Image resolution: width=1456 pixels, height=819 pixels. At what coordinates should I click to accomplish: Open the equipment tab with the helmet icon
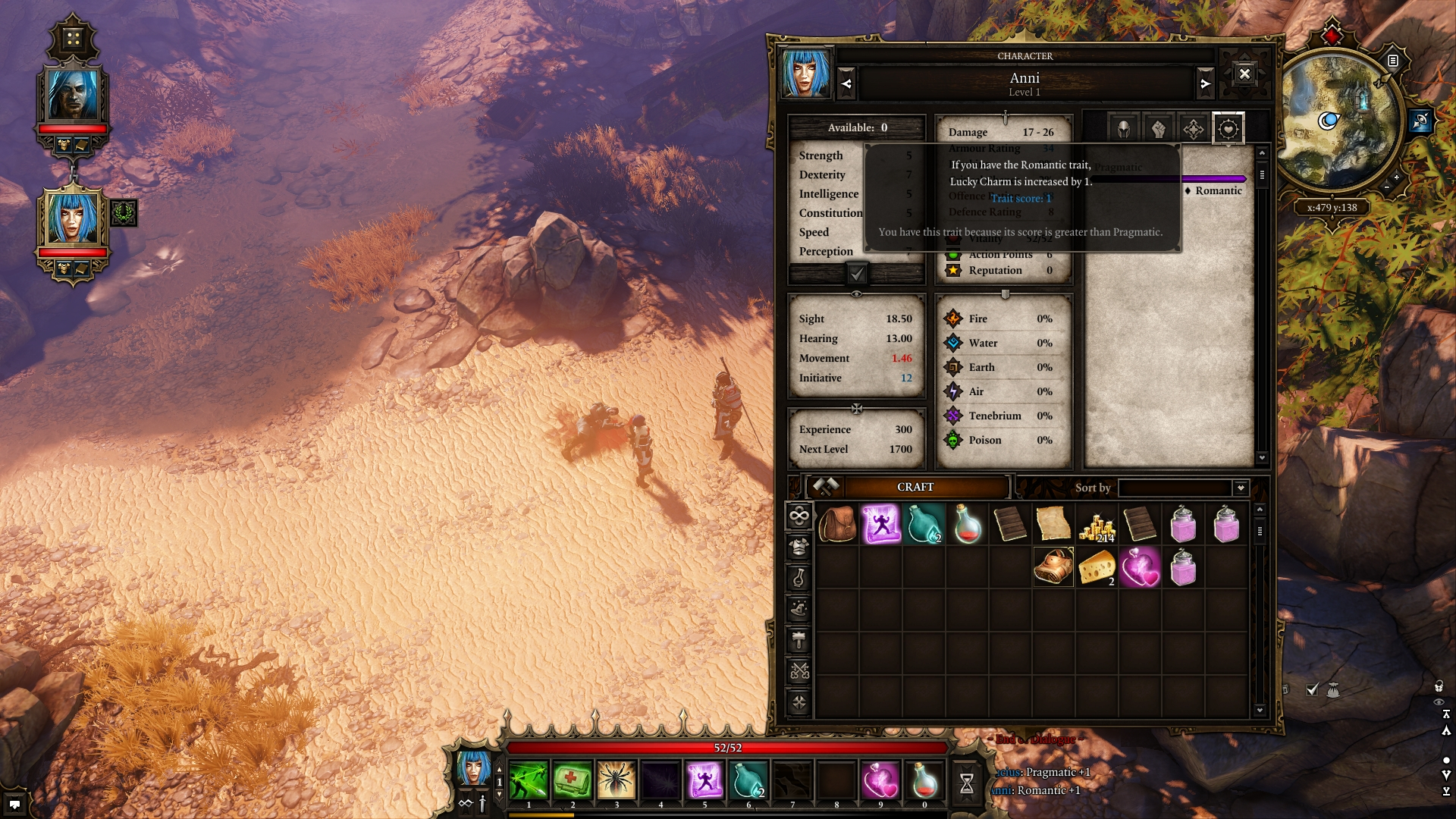1122,129
